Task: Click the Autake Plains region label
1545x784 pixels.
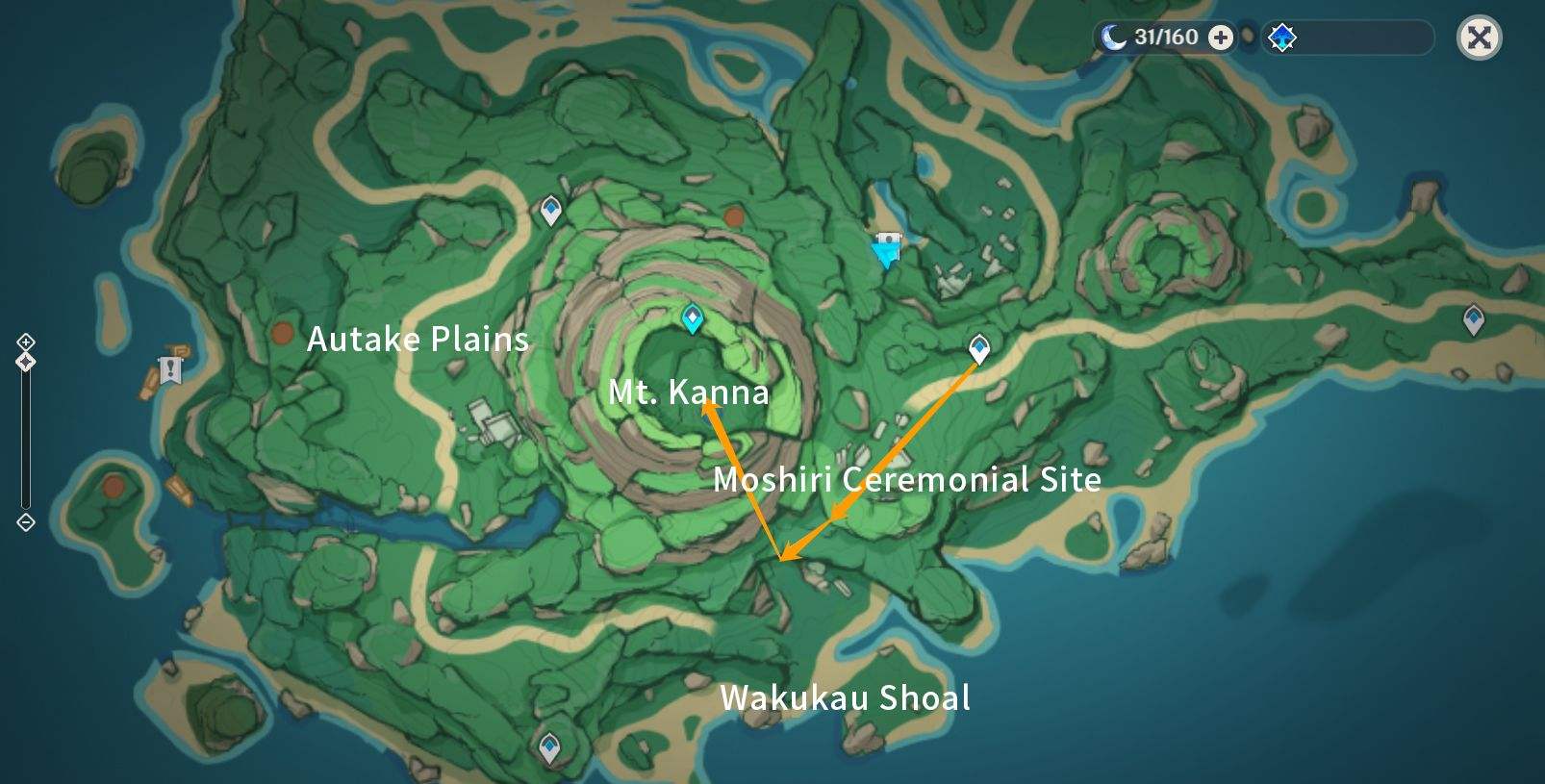Action: coord(418,339)
